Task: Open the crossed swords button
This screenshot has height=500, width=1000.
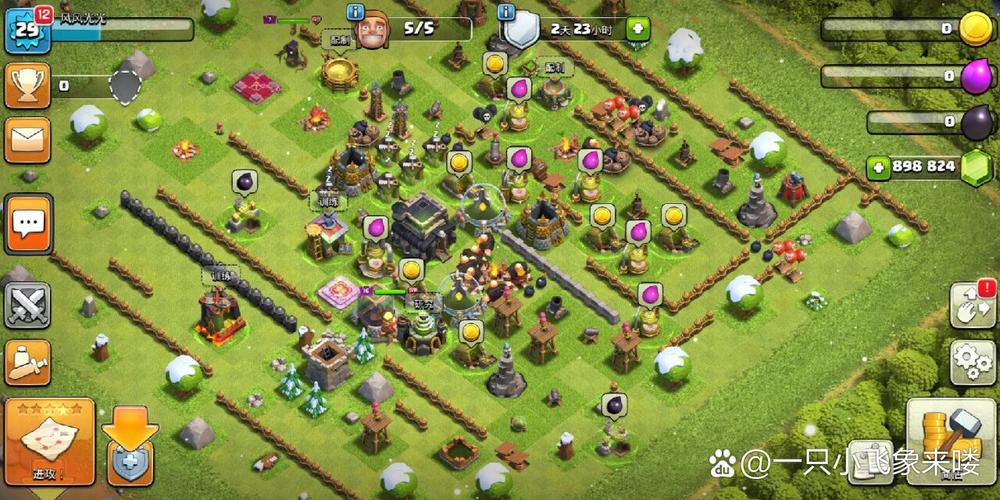Action: pos(27,305)
